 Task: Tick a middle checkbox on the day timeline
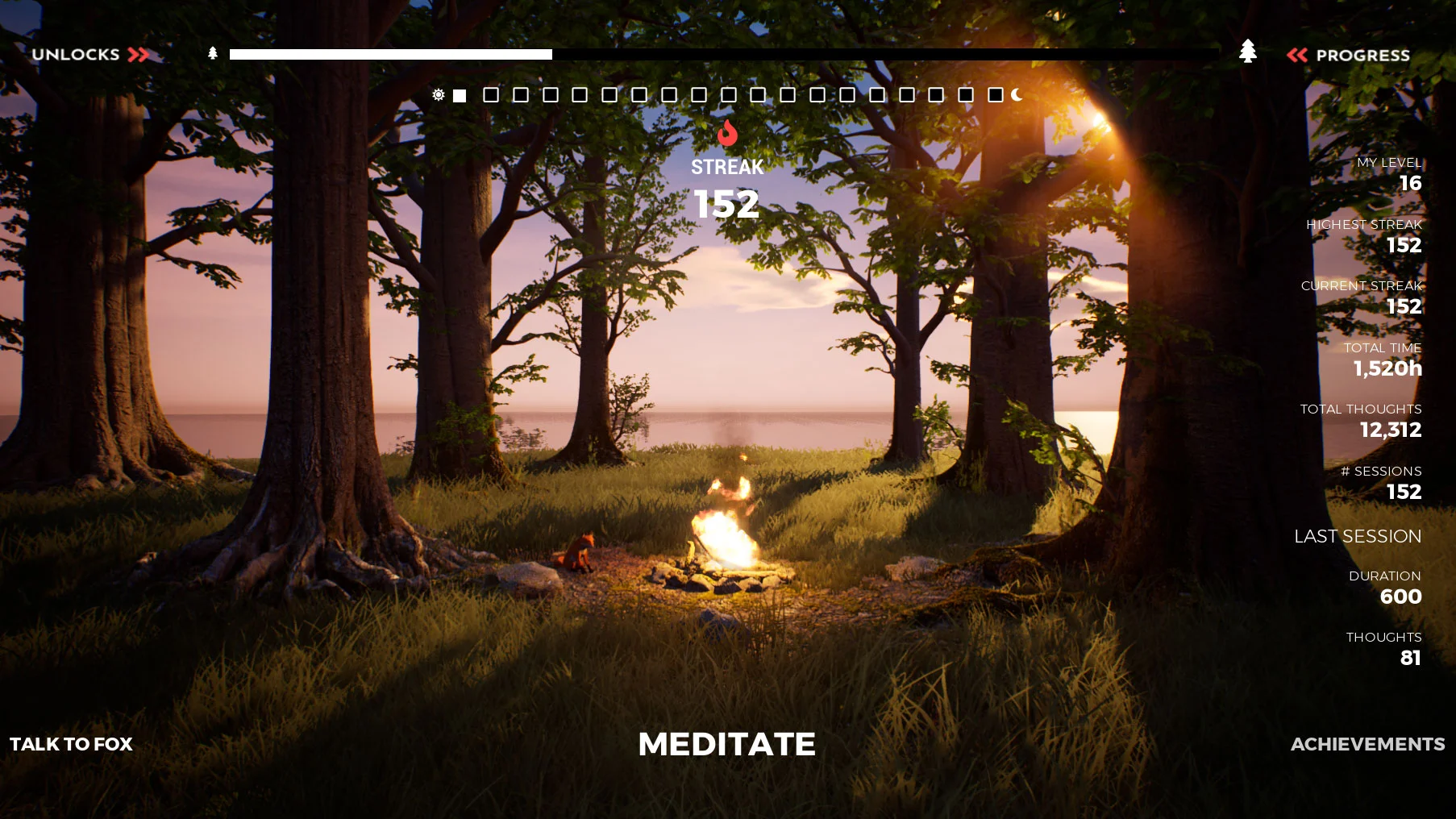click(729, 95)
